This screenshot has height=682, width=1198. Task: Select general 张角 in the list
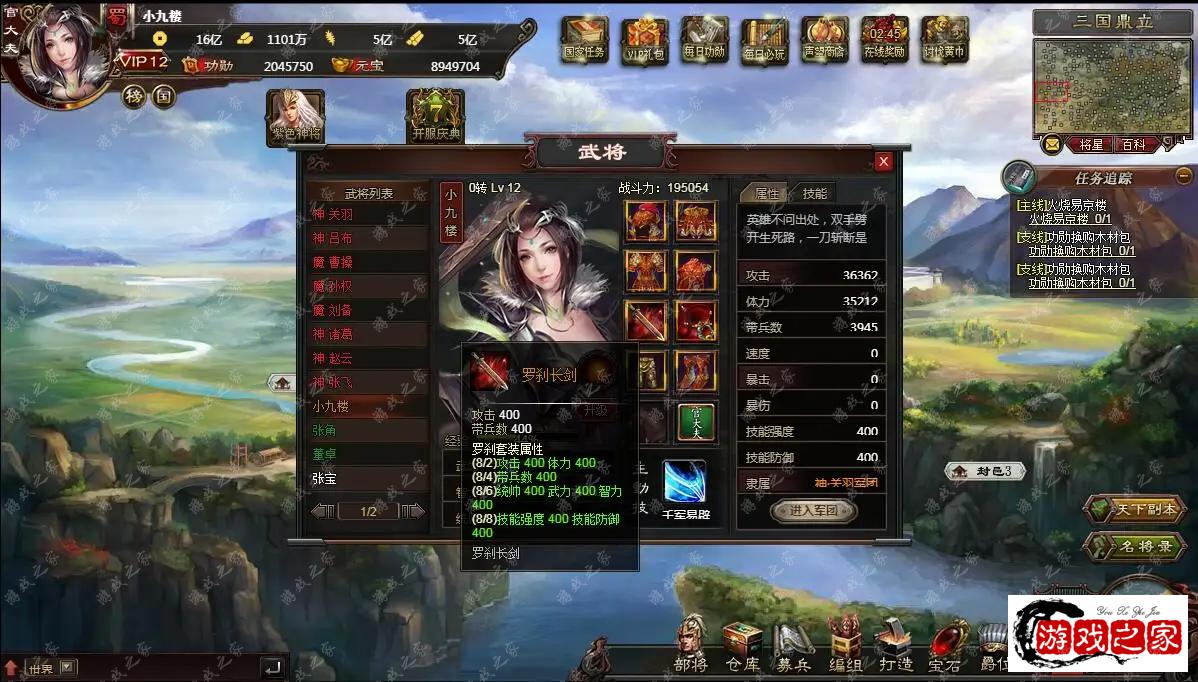(x=366, y=430)
